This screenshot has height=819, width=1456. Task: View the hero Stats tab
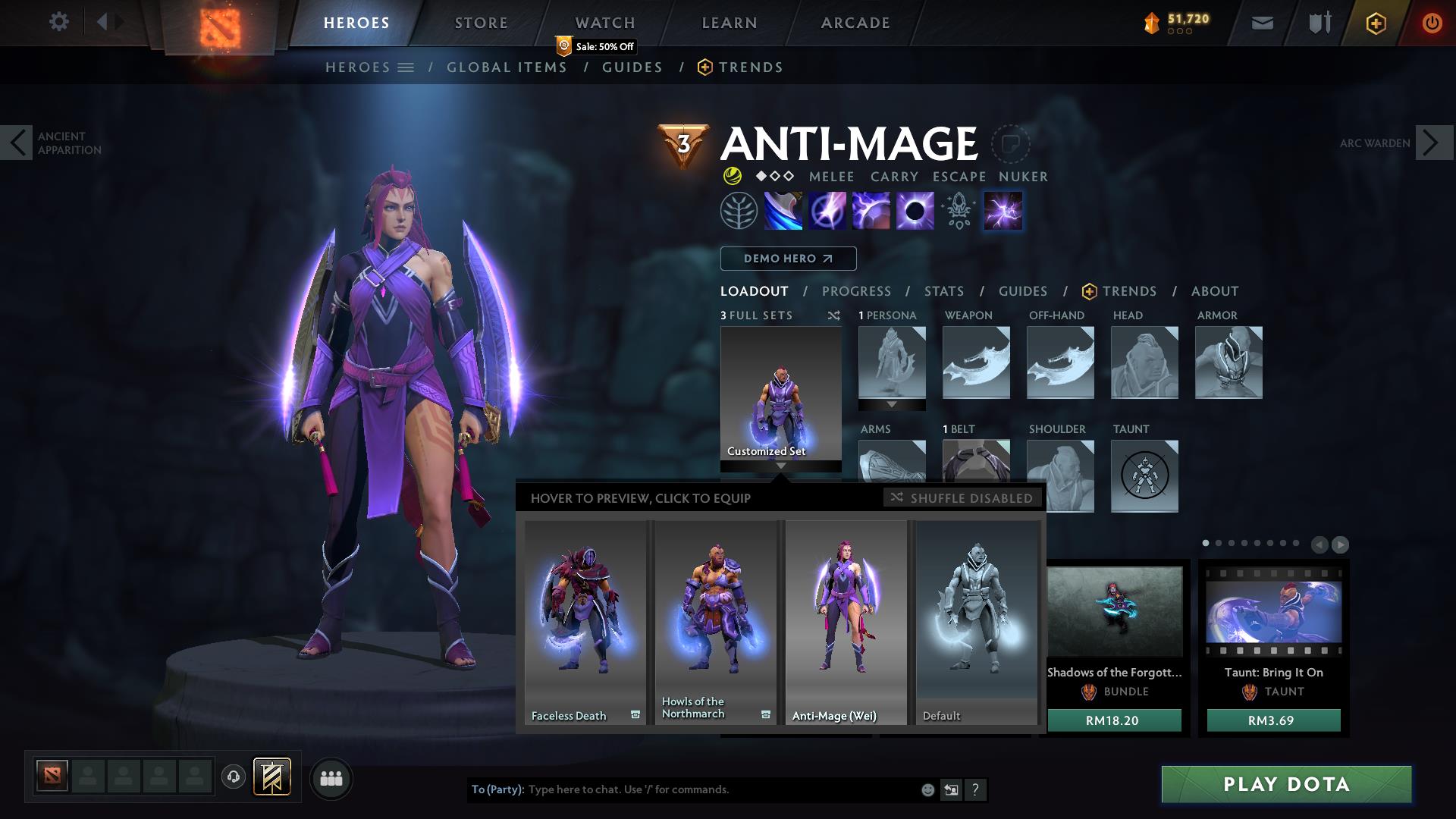point(944,291)
